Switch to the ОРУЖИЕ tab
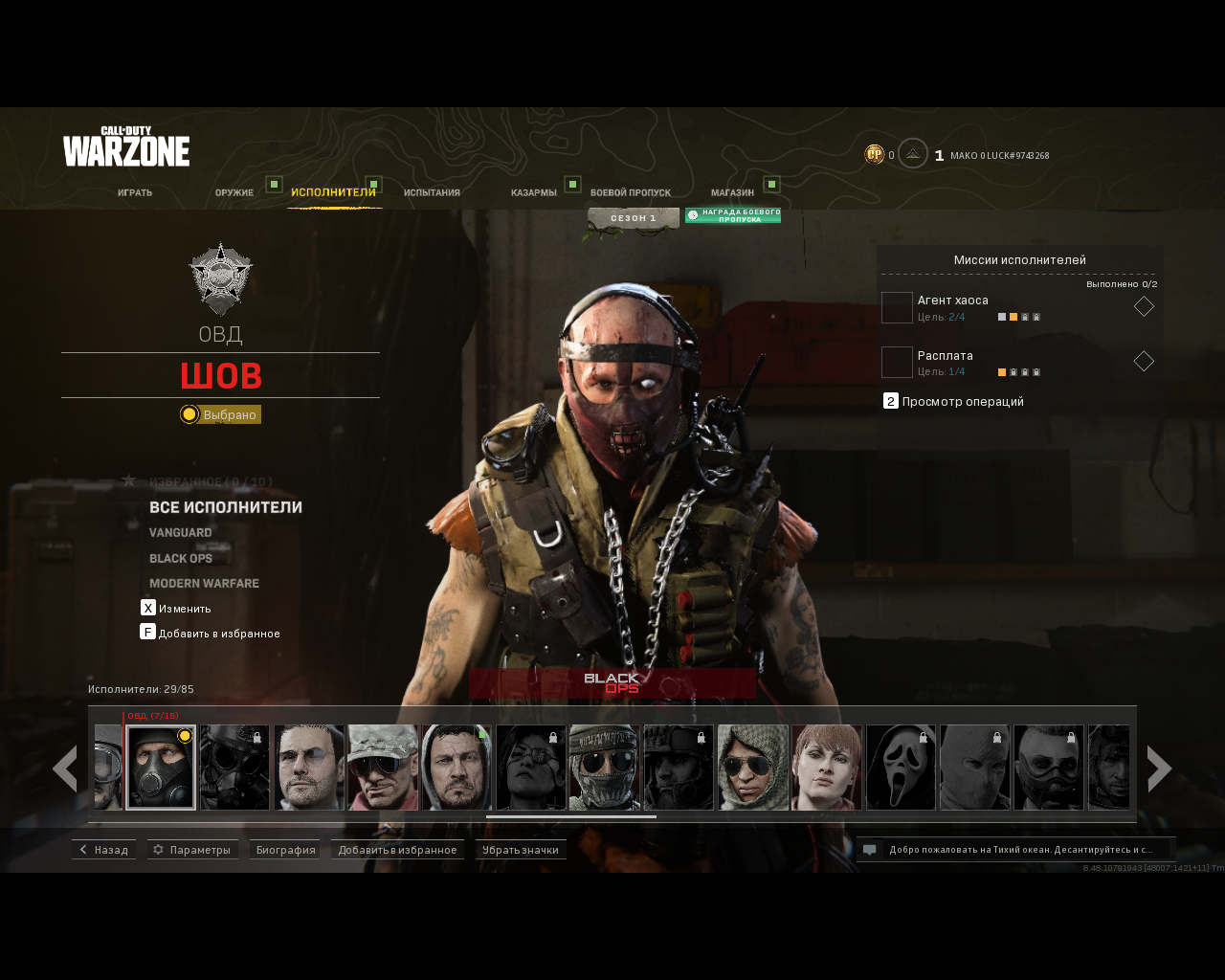 tap(234, 192)
